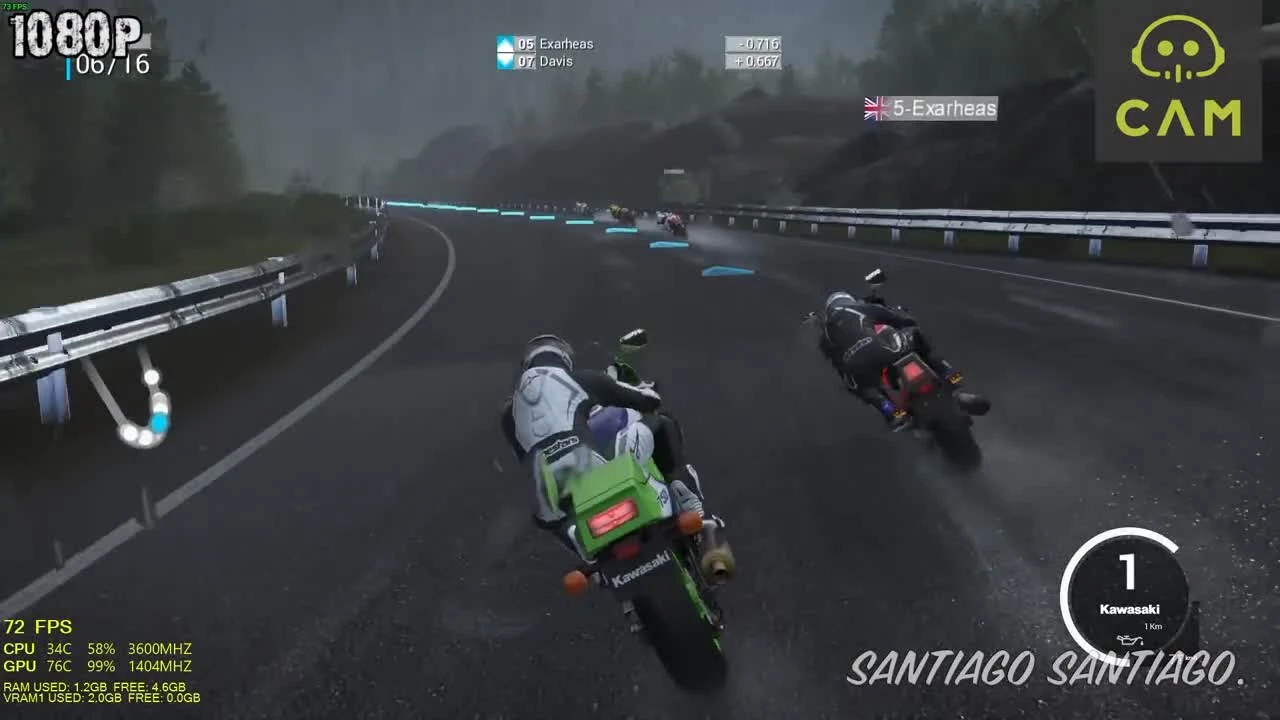This screenshot has width=1280, height=720.
Task: Select the upward arrow beside rider 05 Exarheas
Action: click(504, 44)
